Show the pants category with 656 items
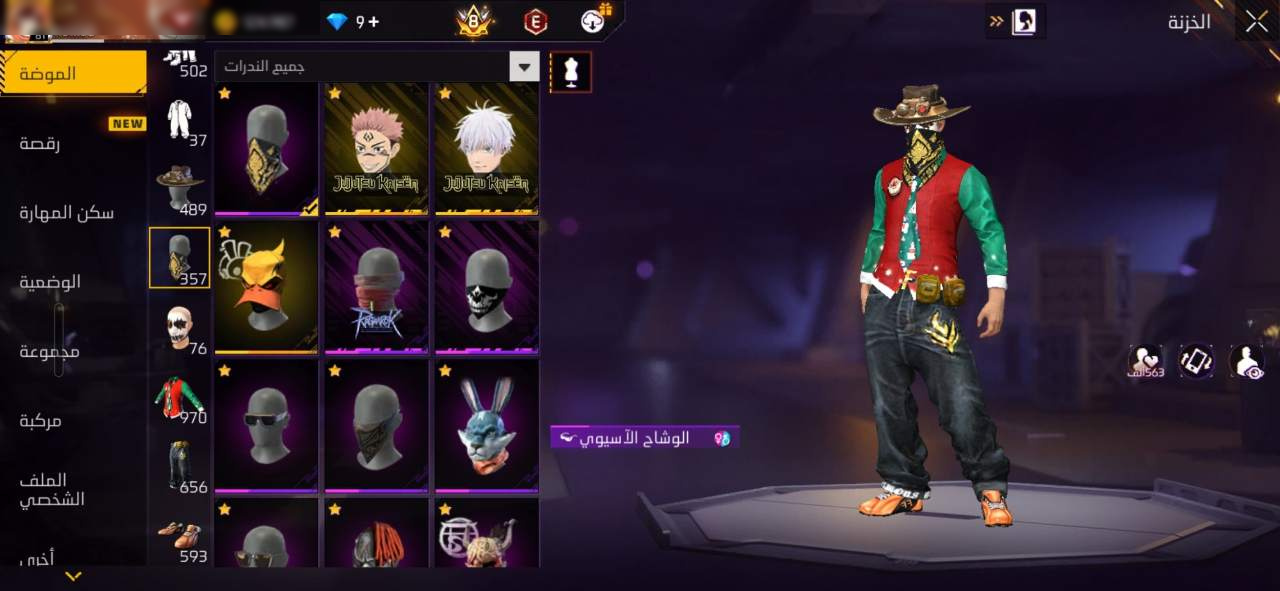Viewport: 1280px width, 591px height. coord(180,467)
